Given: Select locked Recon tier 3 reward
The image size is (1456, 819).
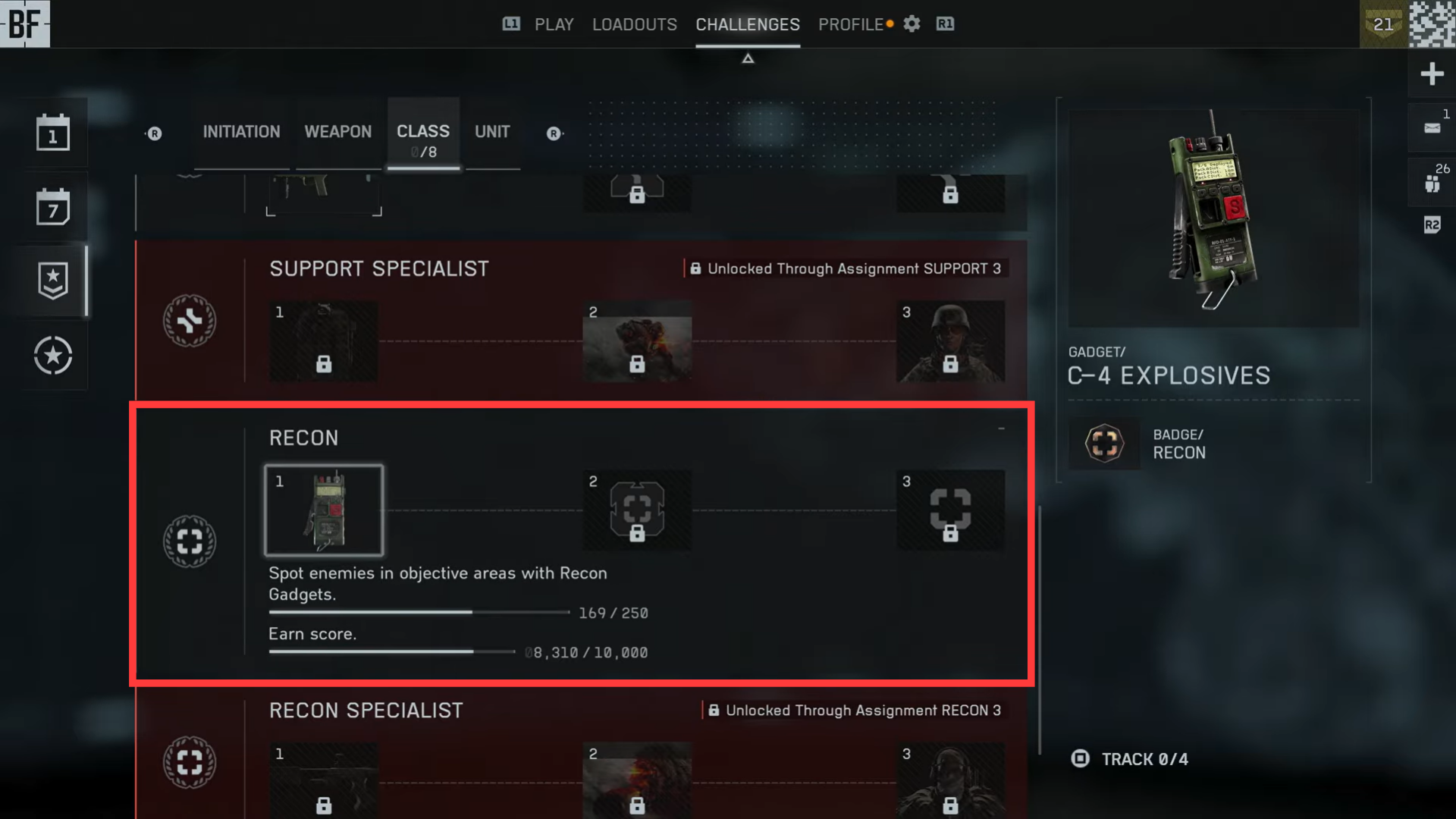Looking at the screenshot, I should pyautogui.click(x=950, y=510).
